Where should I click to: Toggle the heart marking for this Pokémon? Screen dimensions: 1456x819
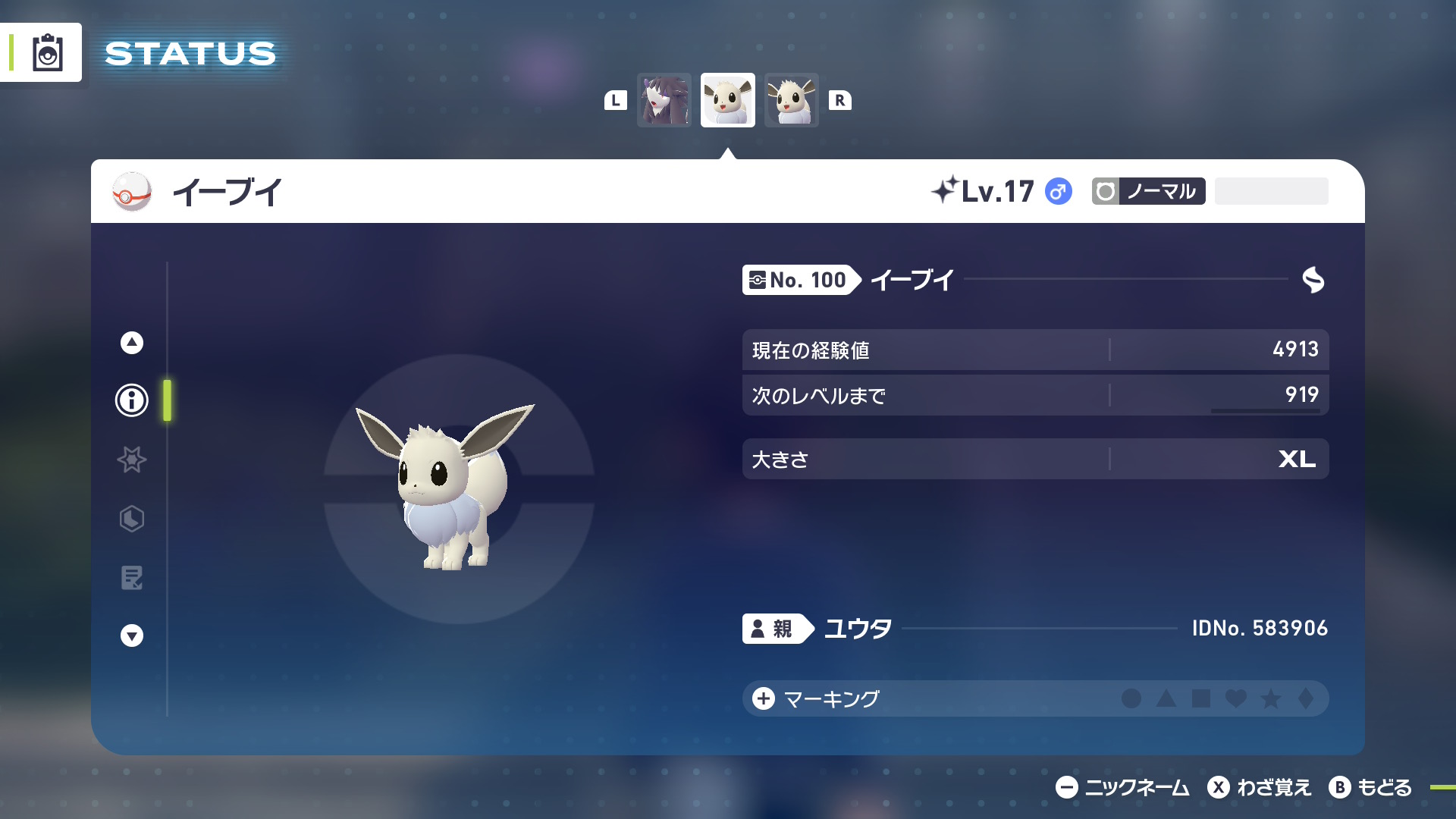(1235, 699)
